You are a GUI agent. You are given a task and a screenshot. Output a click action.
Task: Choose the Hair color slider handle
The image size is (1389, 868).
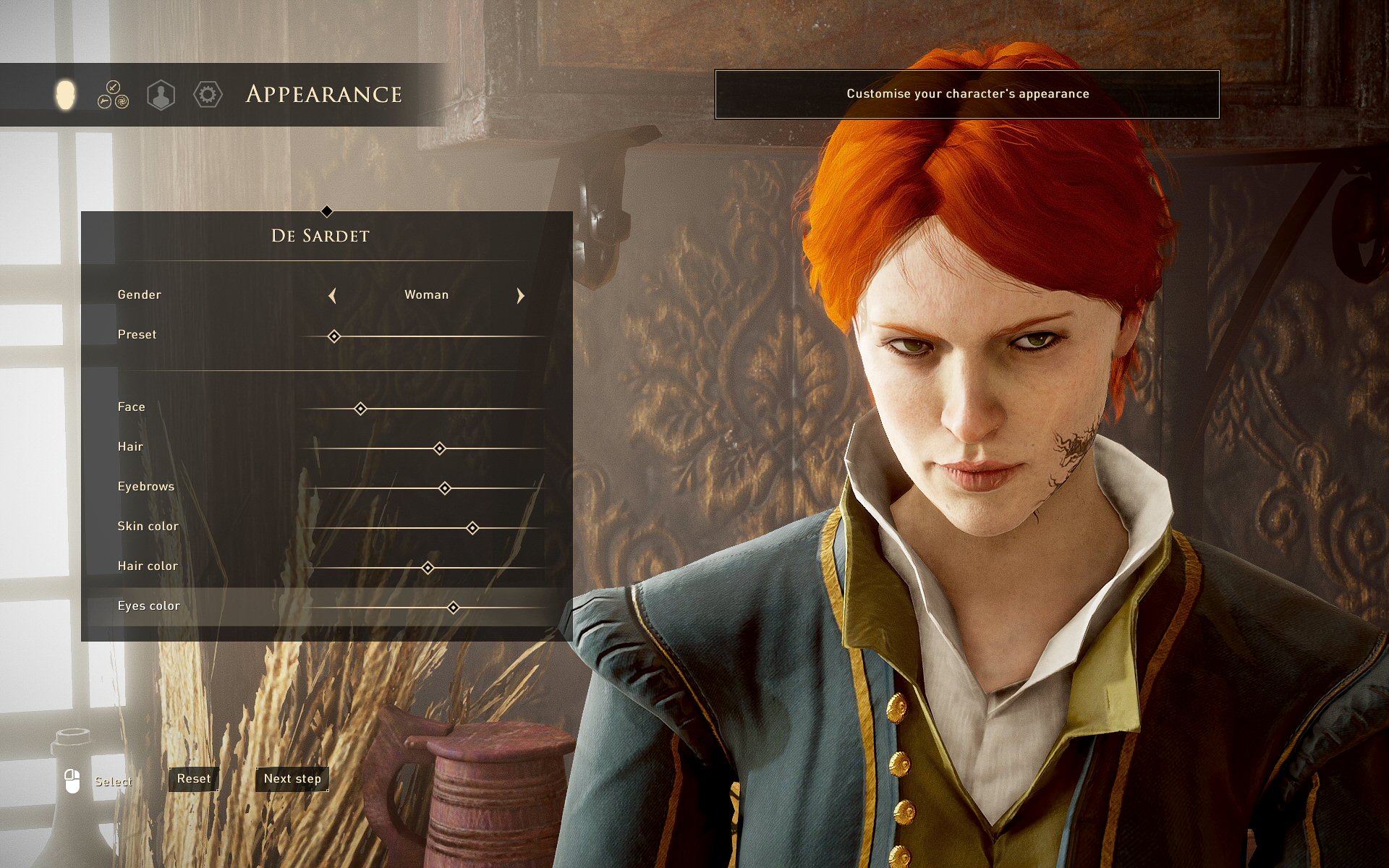(428, 568)
